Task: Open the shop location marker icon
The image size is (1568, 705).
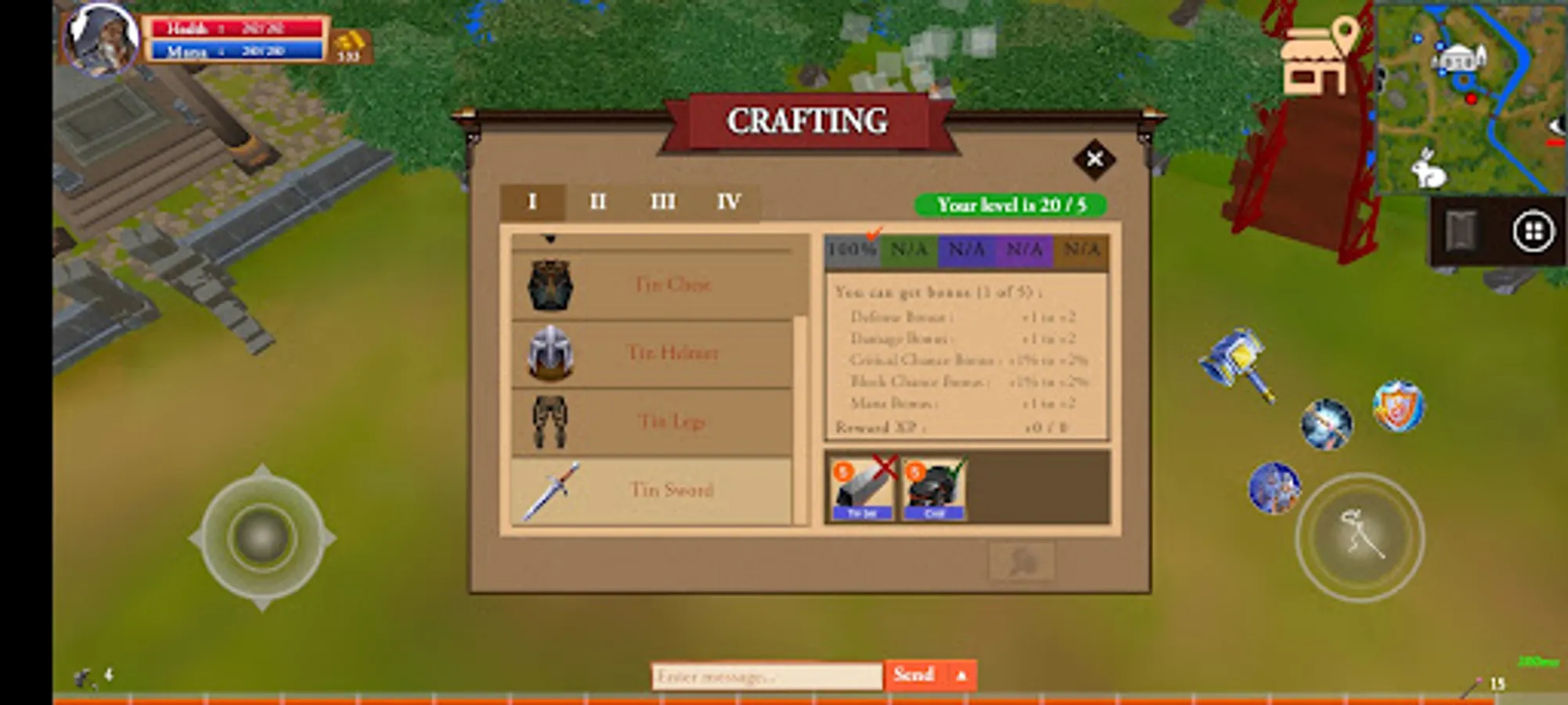Action: pyautogui.click(x=1315, y=55)
